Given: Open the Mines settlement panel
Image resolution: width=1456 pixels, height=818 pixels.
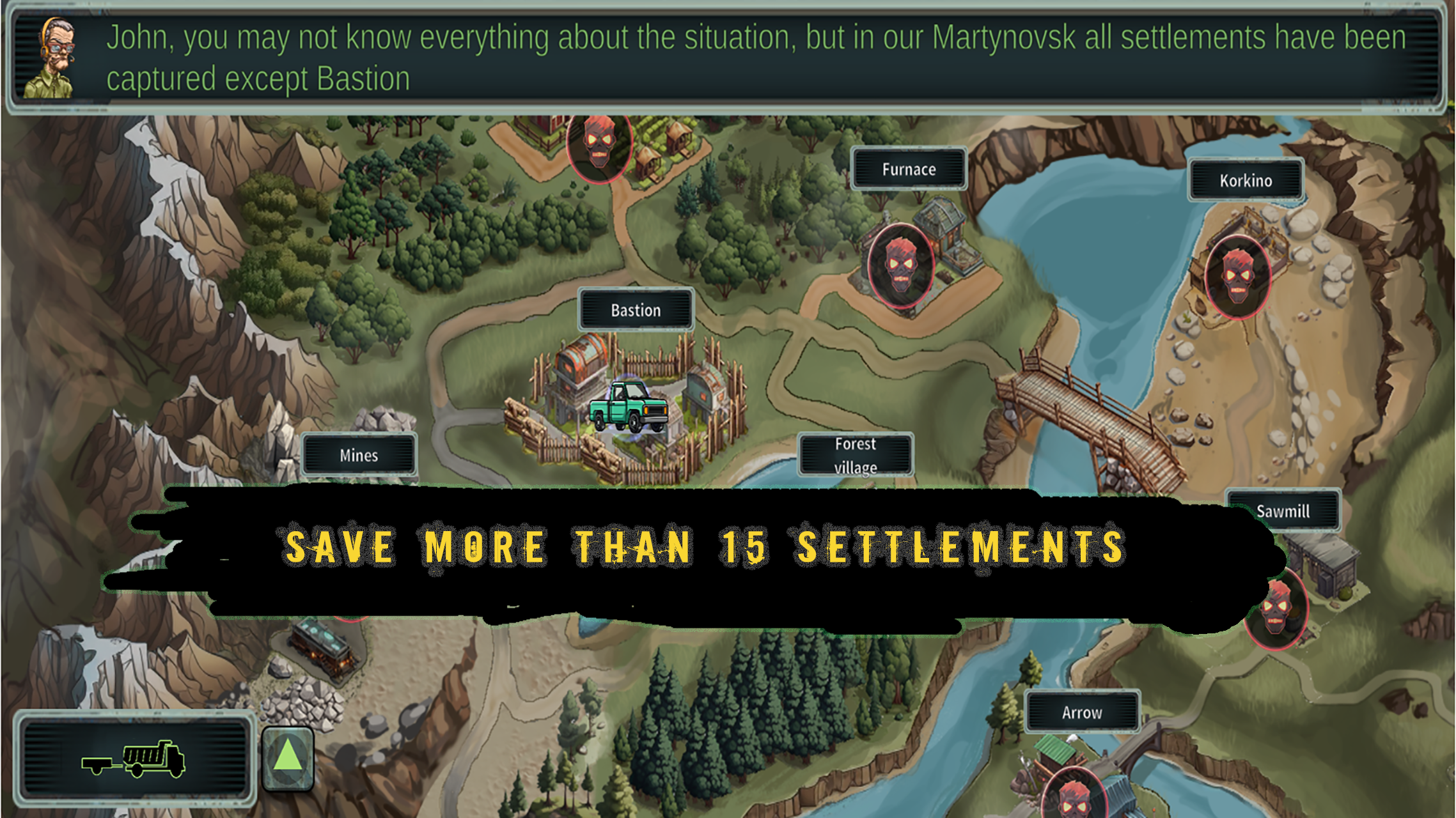Looking at the screenshot, I should [359, 455].
